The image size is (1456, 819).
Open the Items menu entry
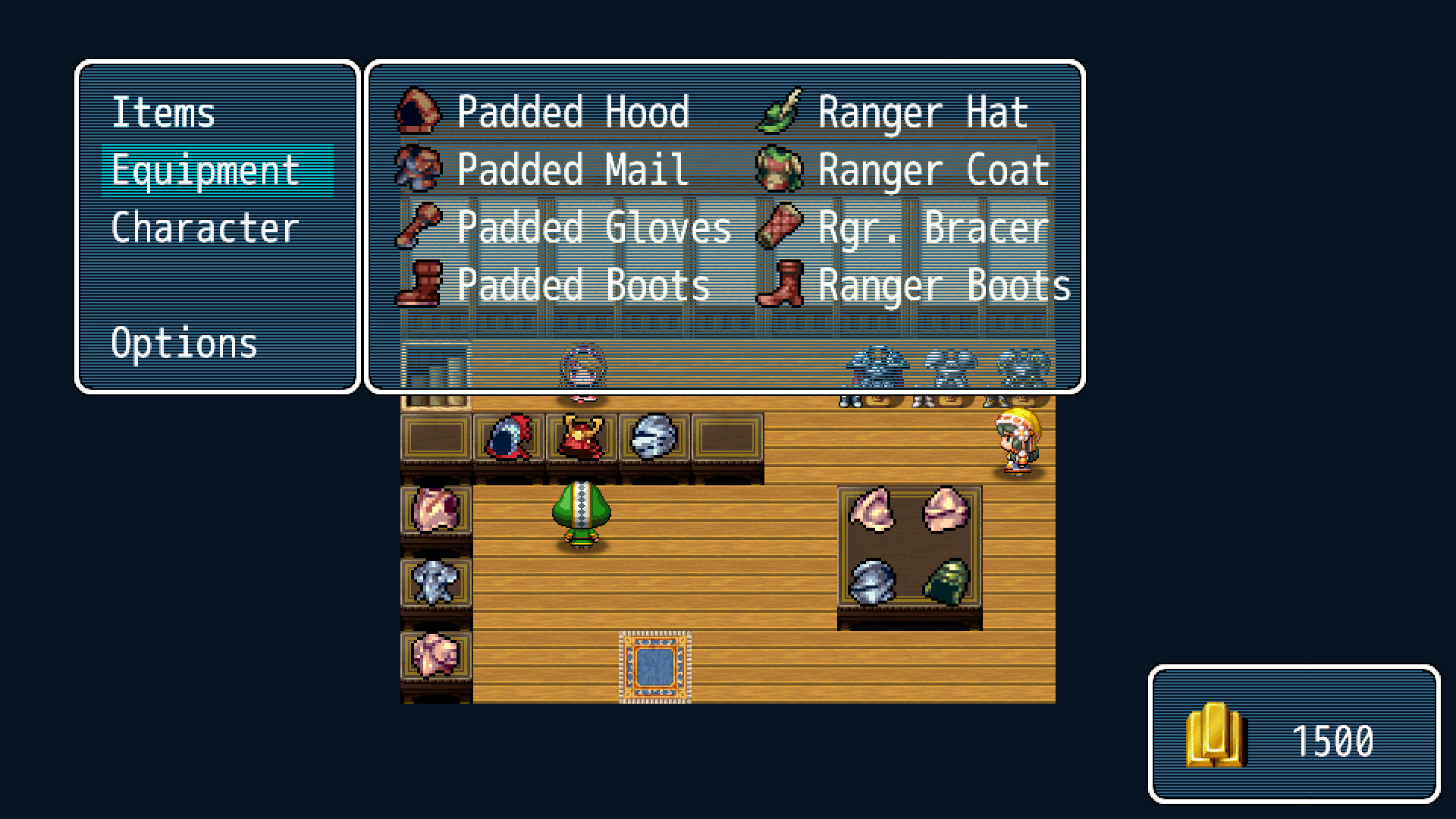(163, 112)
